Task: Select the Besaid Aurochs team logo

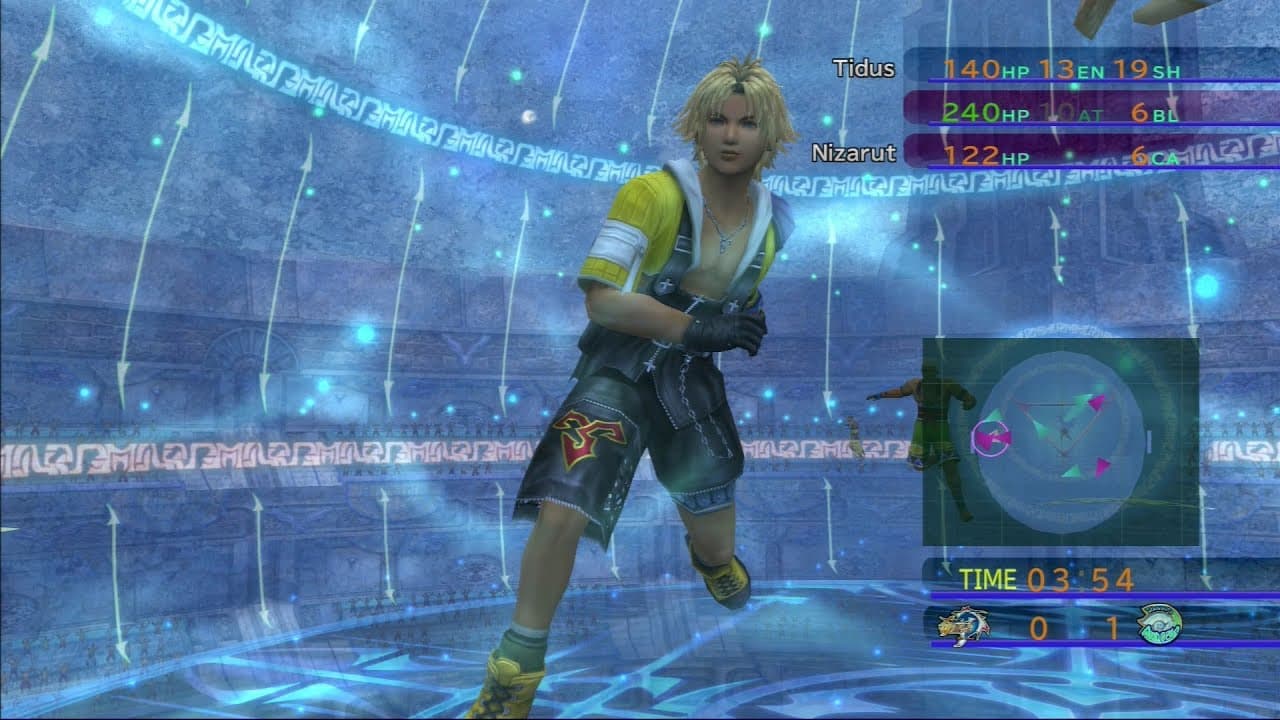Action: tap(962, 626)
